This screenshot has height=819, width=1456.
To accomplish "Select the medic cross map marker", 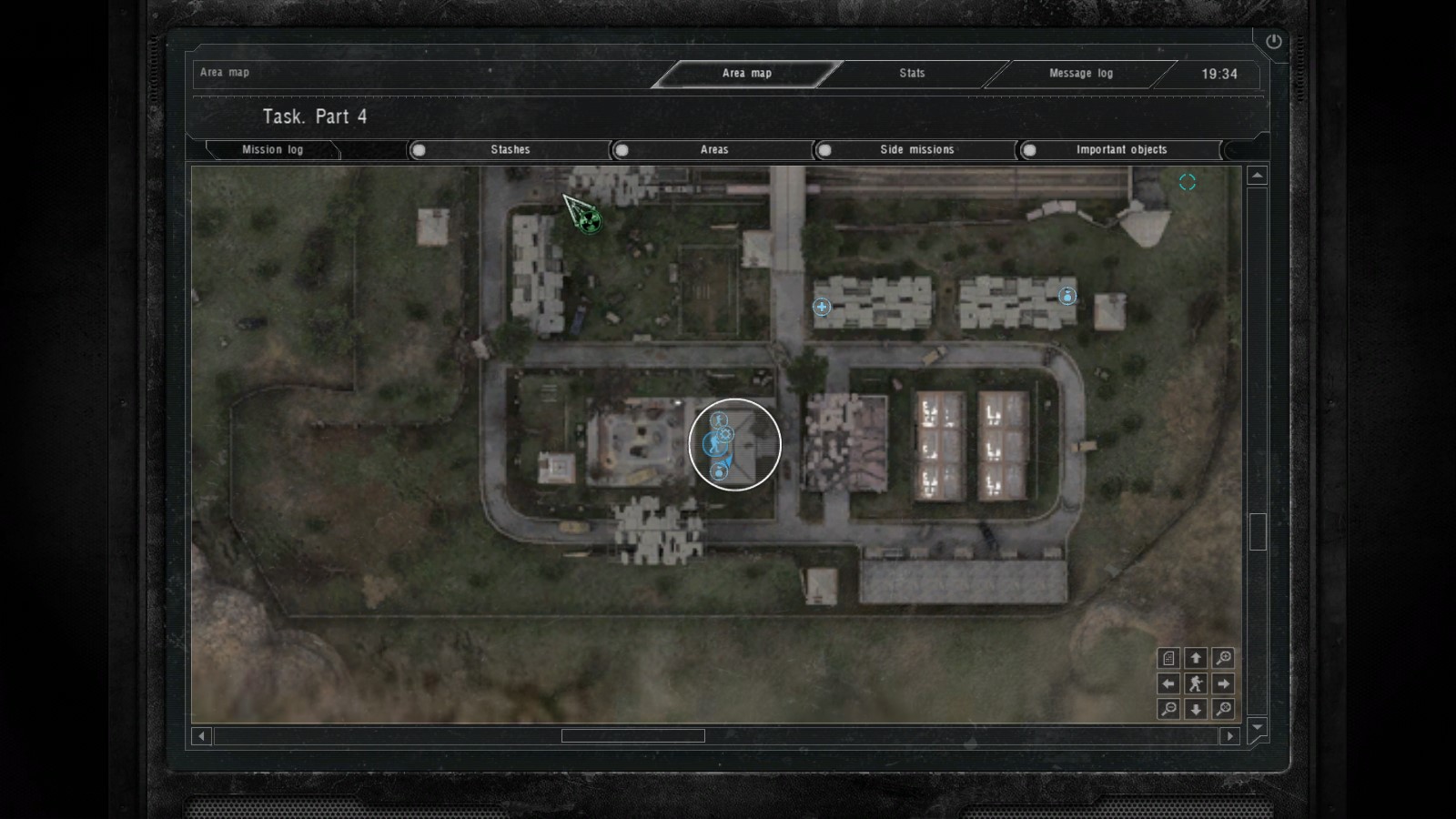I will point(822,307).
